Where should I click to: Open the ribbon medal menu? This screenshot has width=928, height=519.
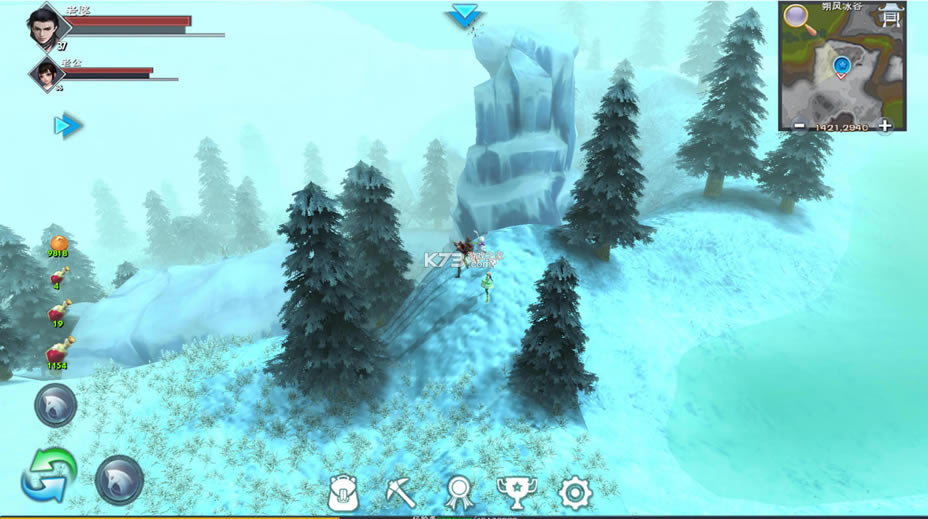(457, 492)
